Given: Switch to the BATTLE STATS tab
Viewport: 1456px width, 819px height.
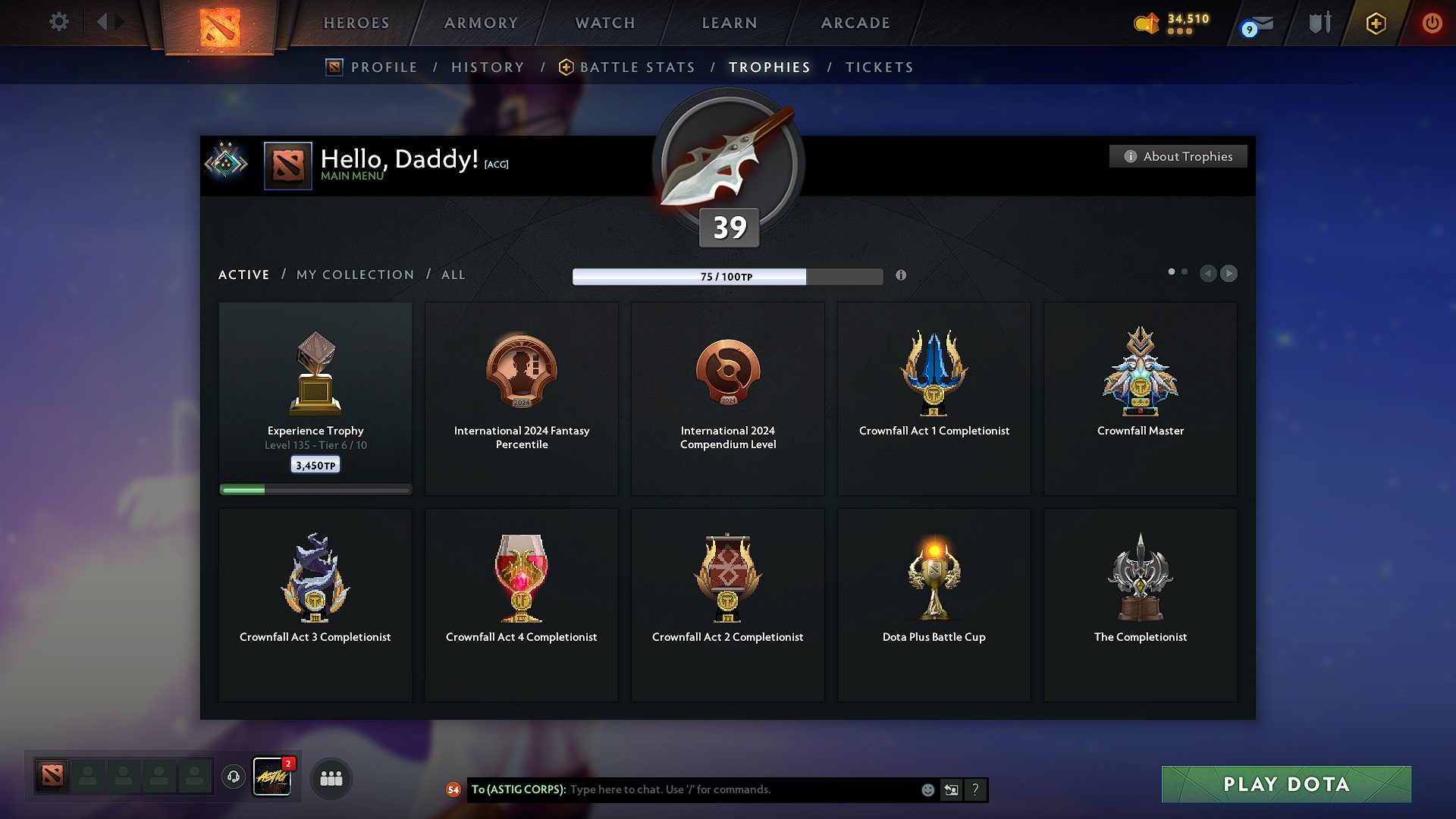Looking at the screenshot, I should pos(637,67).
